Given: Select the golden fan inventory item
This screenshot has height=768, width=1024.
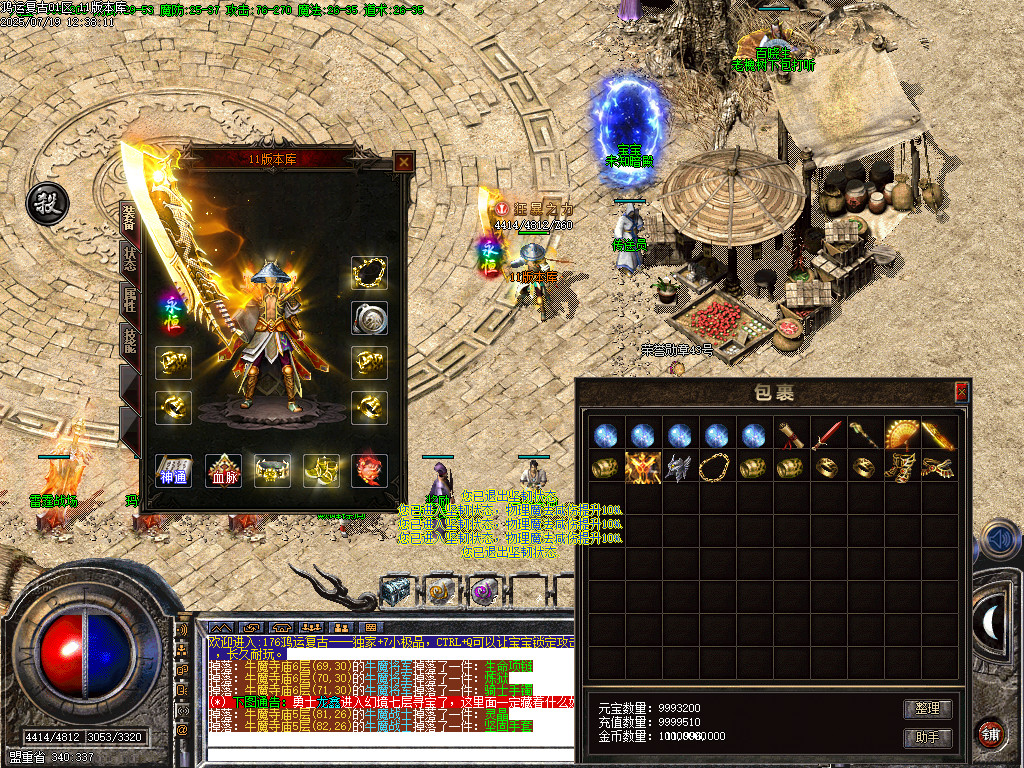Looking at the screenshot, I should [902, 435].
